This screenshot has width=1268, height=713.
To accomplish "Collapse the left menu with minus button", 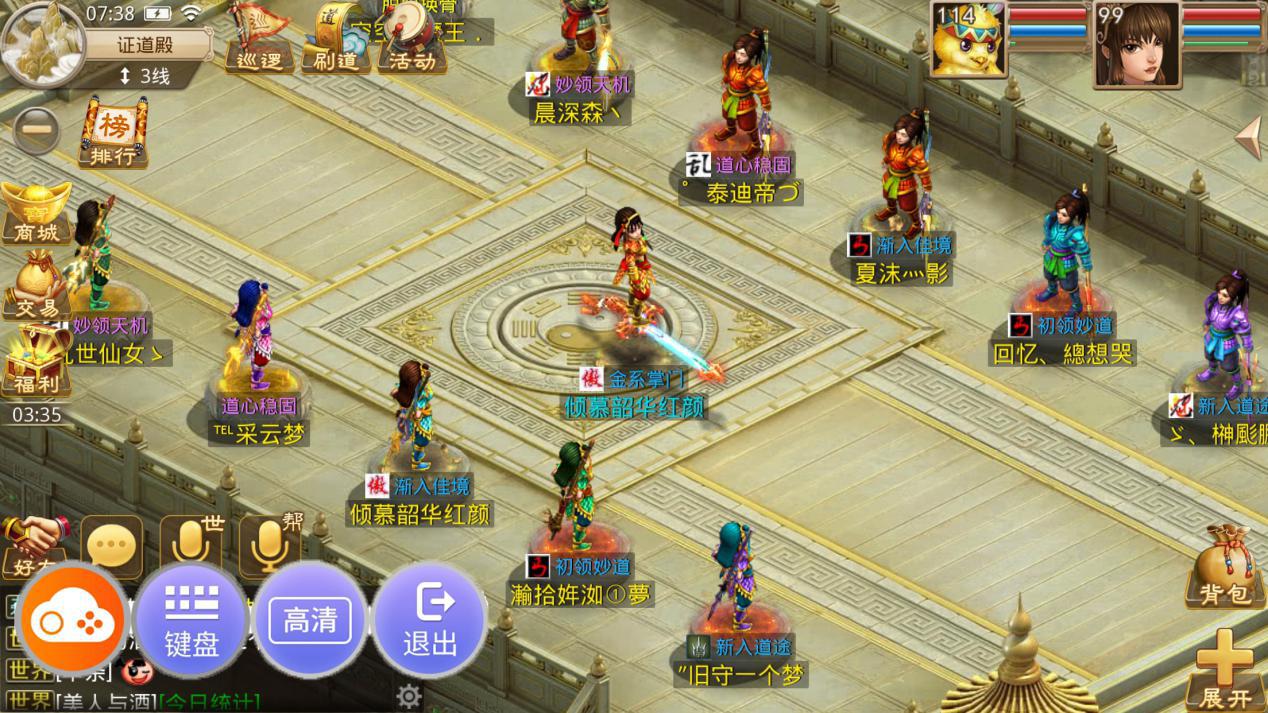I will (36, 131).
